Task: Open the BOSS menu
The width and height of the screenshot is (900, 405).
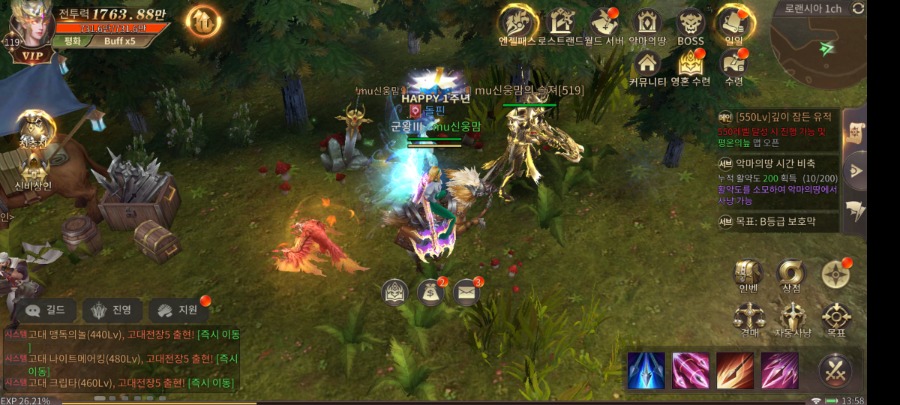Action: click(x=690, y=22)
